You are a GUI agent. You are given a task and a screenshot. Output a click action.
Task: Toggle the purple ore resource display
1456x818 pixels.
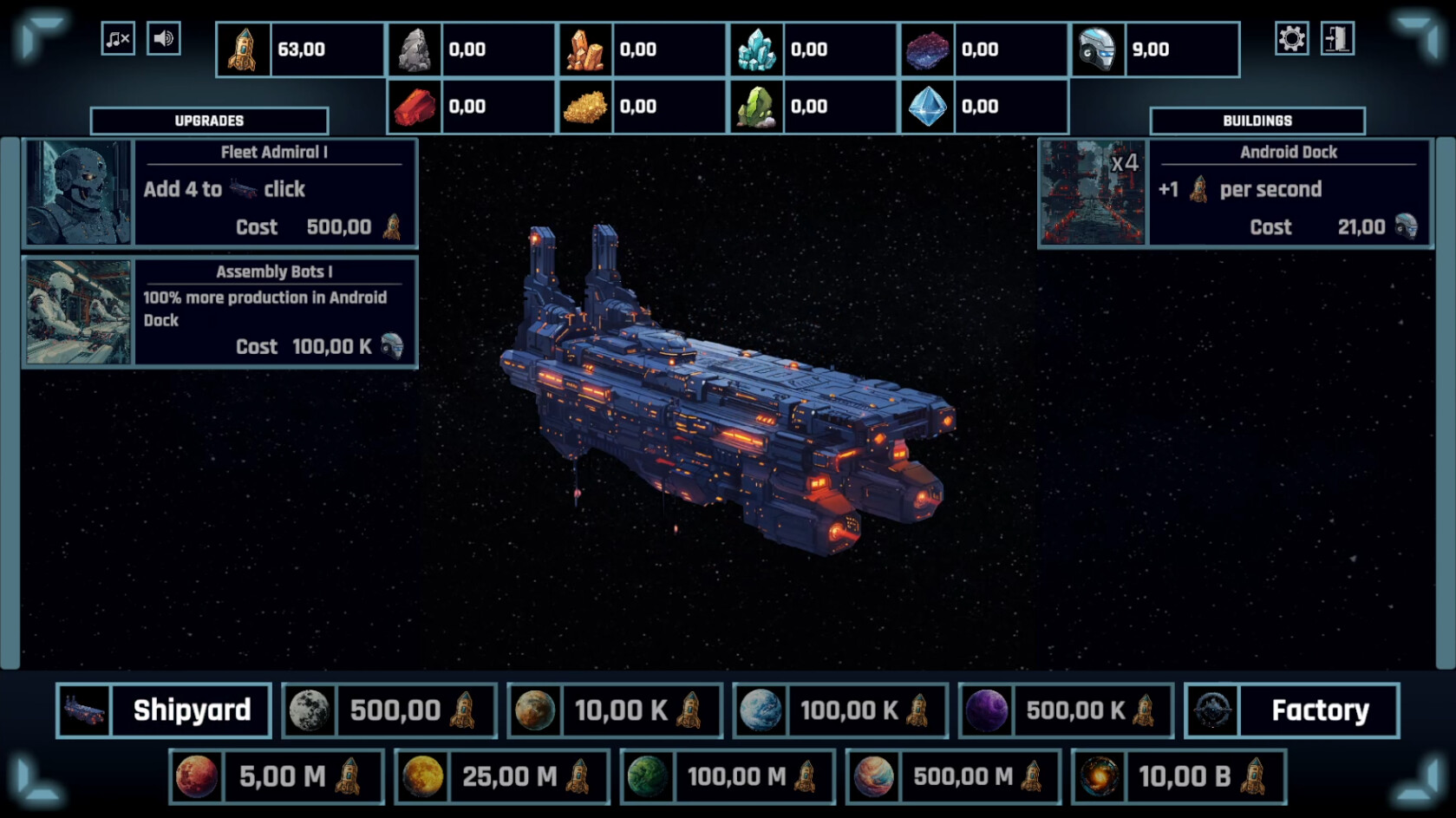[x=928, y=49]
